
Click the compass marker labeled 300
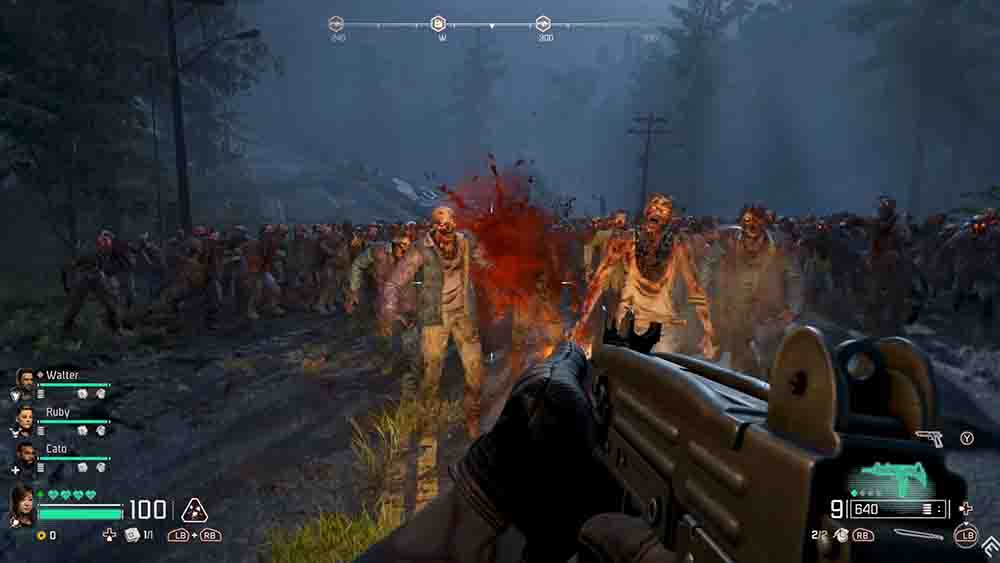(x=543, y=24)
